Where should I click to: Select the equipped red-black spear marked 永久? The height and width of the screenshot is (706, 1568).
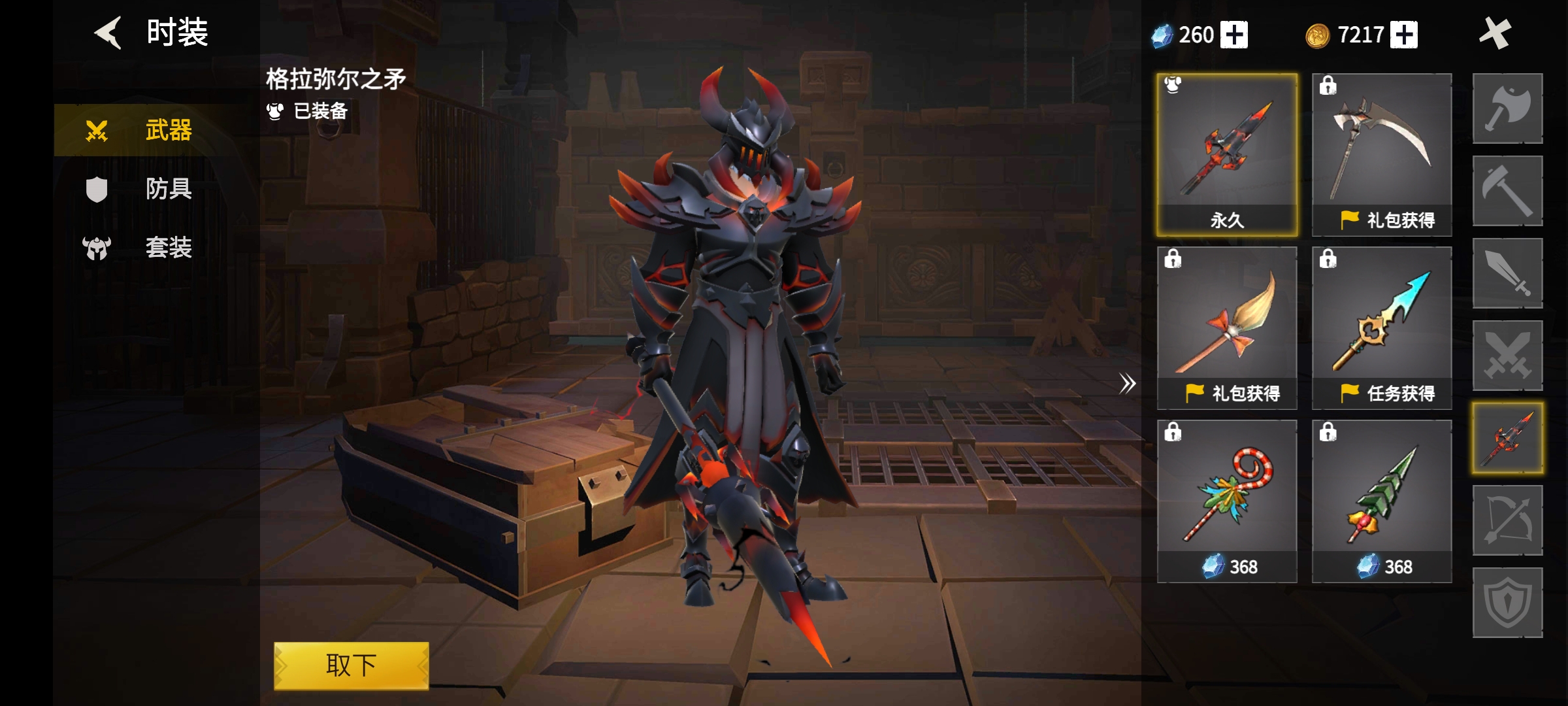tap(1227, 154)
